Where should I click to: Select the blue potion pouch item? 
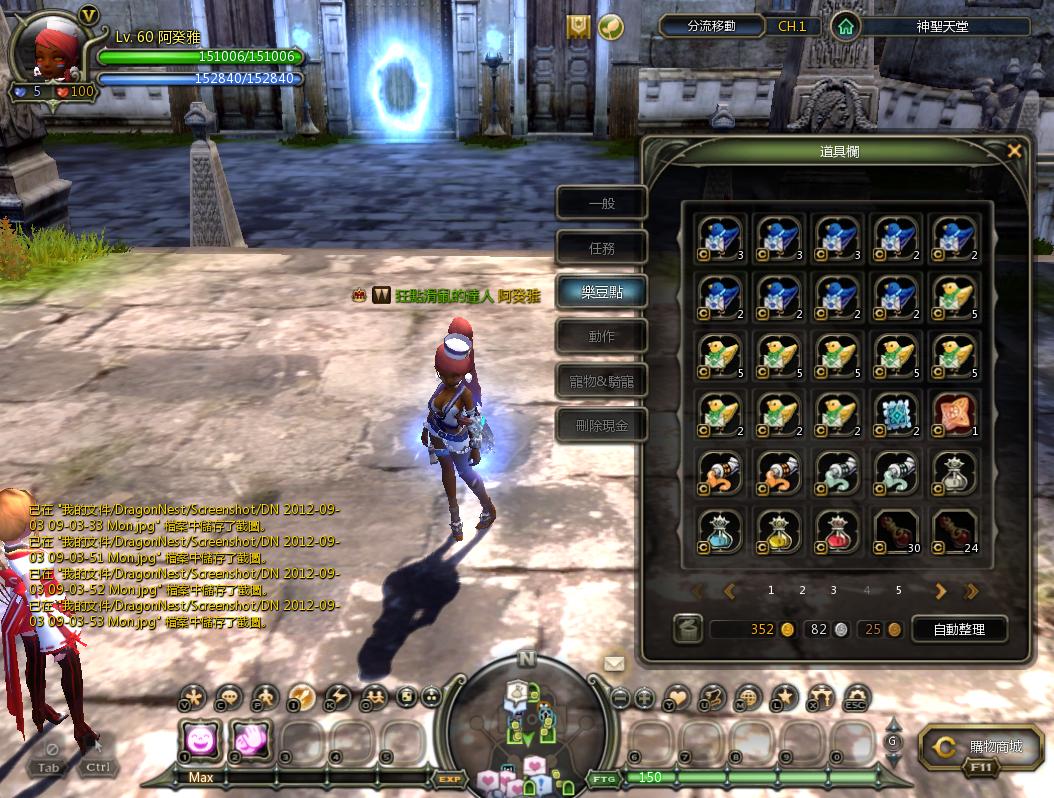coord(719,531)
